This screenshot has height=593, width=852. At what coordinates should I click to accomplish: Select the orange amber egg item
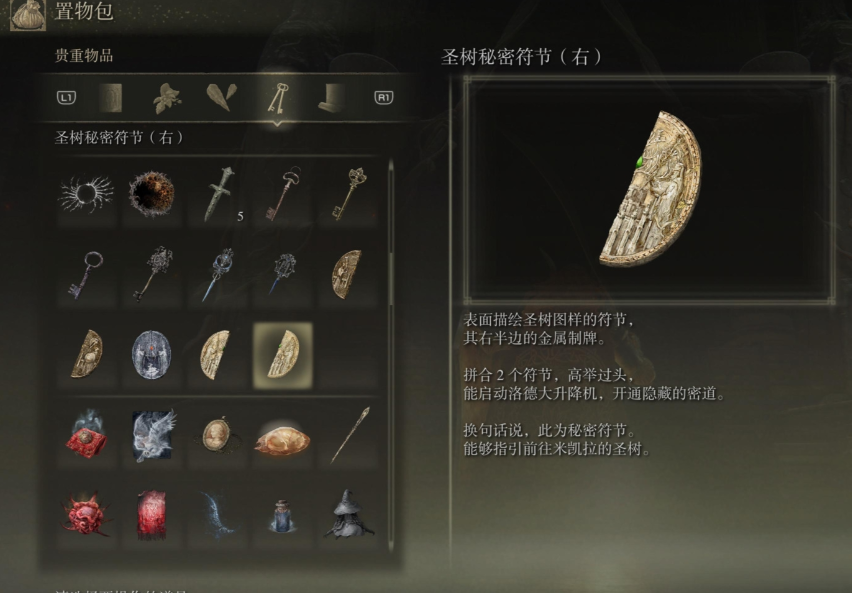click(x=282, y=438)
